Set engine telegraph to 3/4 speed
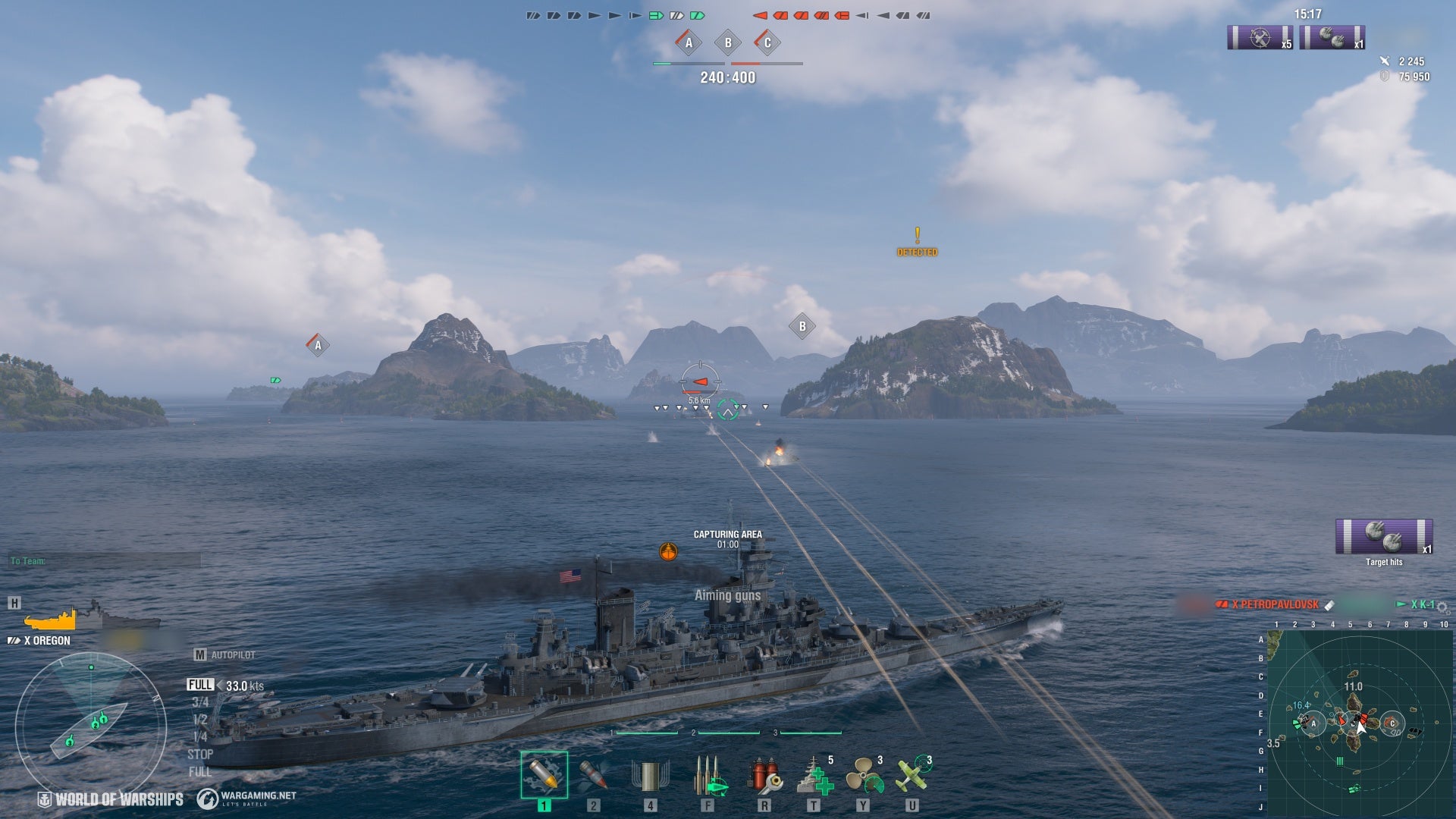The height and width of the screenshot is (819, 1456). point(200,702)
